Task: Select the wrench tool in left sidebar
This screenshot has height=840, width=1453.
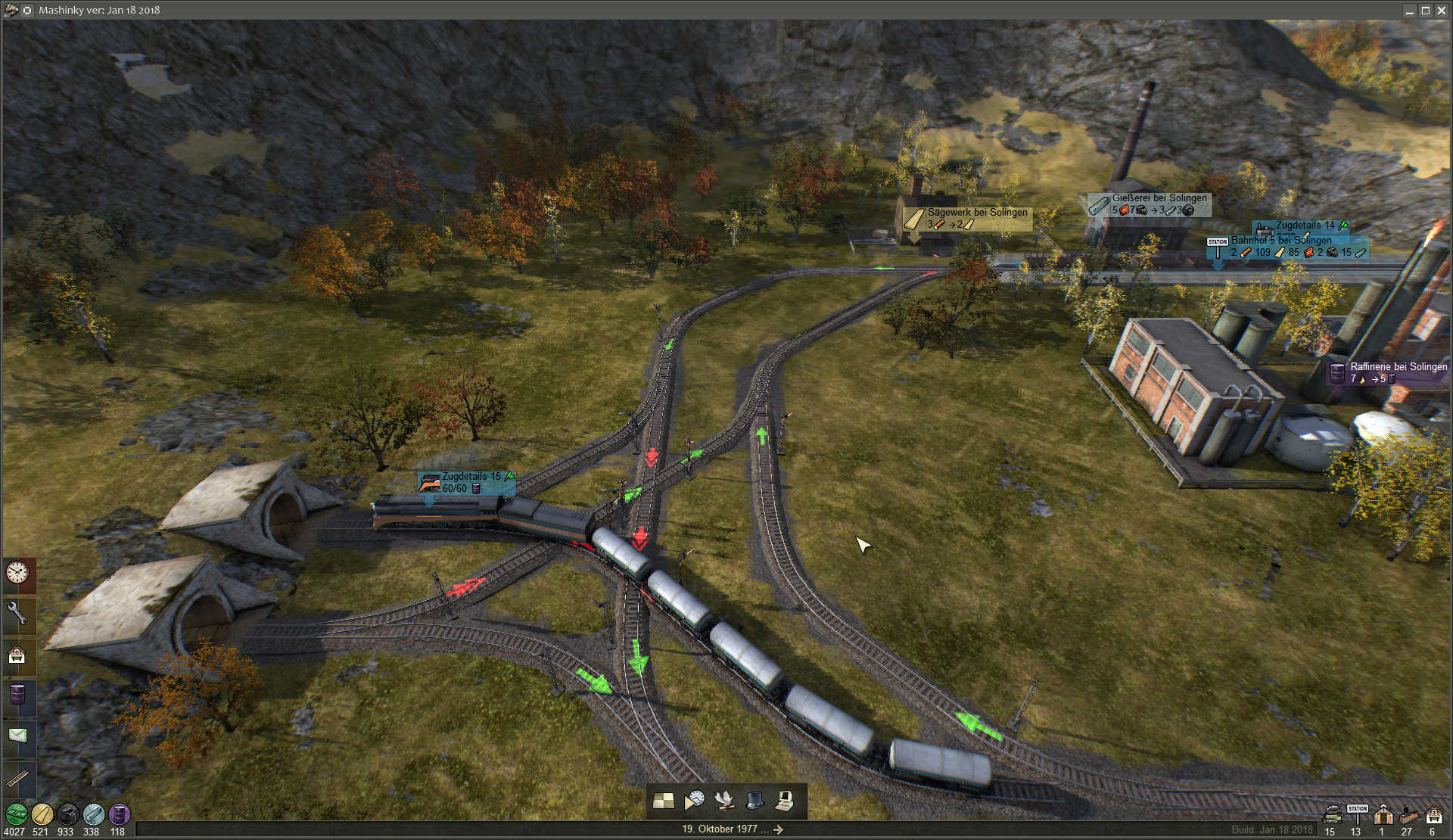Action: [17, 613]
